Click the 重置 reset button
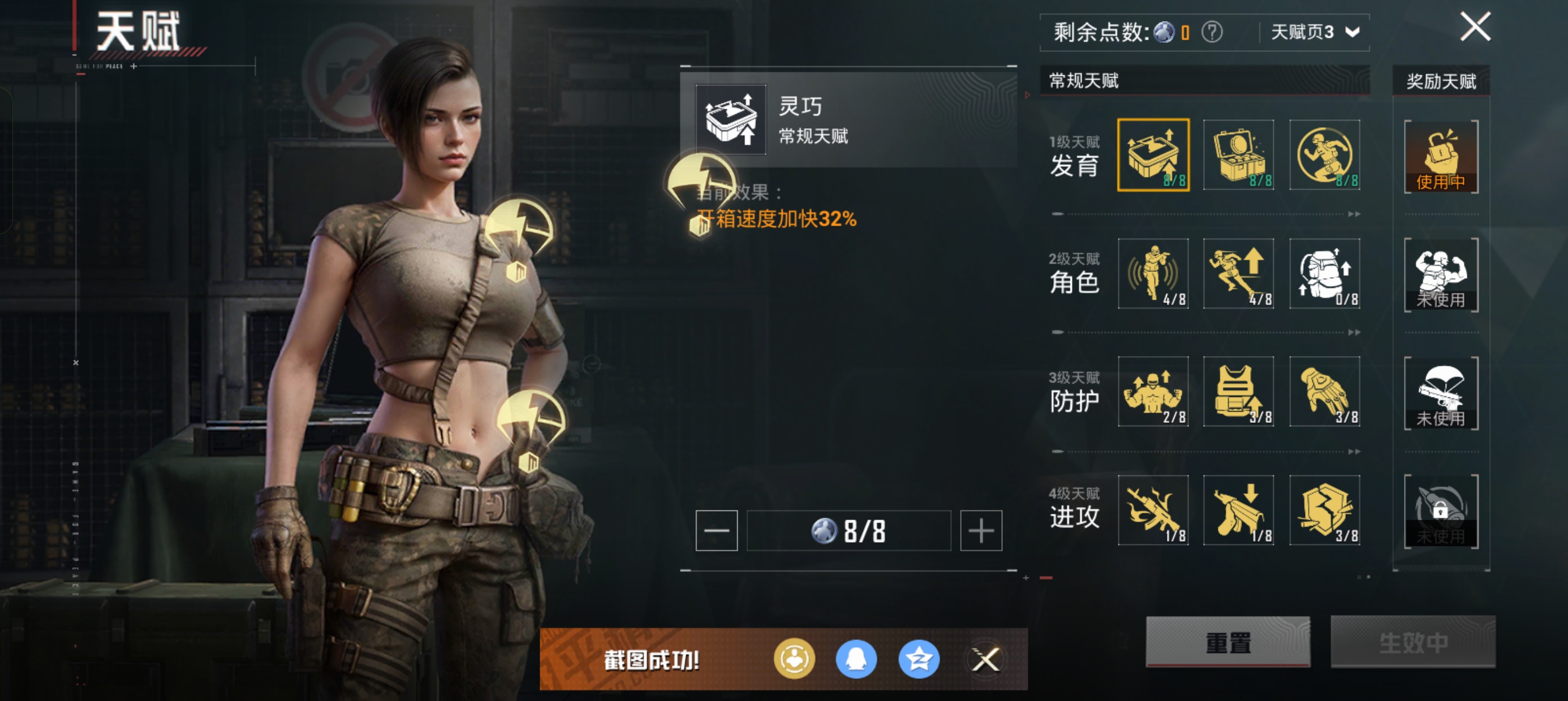The width and height of the screenshot is (1568, 701). point(1227,642)
